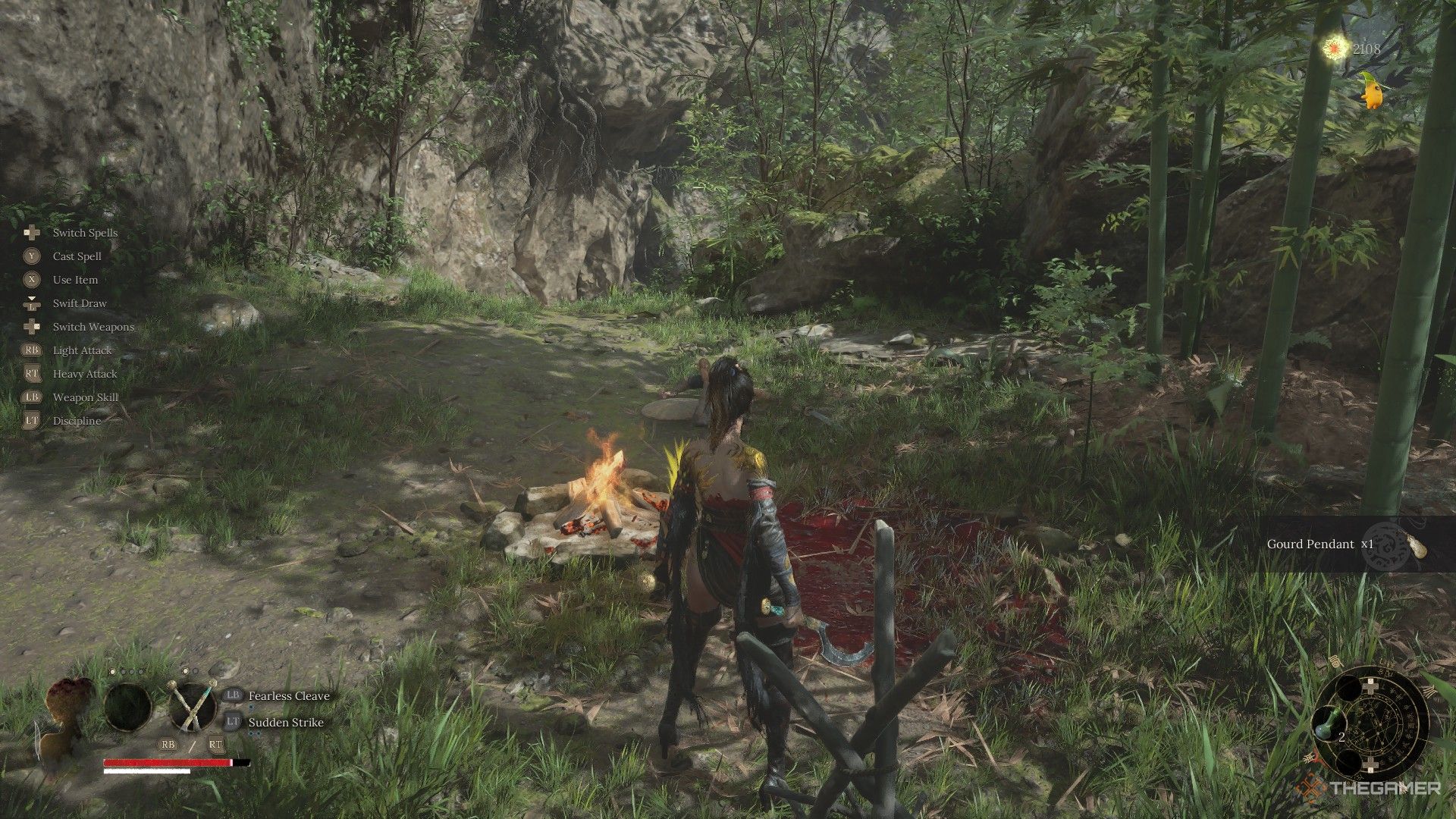Click the glowing red mercury currency icon
The image size is (1456, 819).
(x=1332, y=49)
